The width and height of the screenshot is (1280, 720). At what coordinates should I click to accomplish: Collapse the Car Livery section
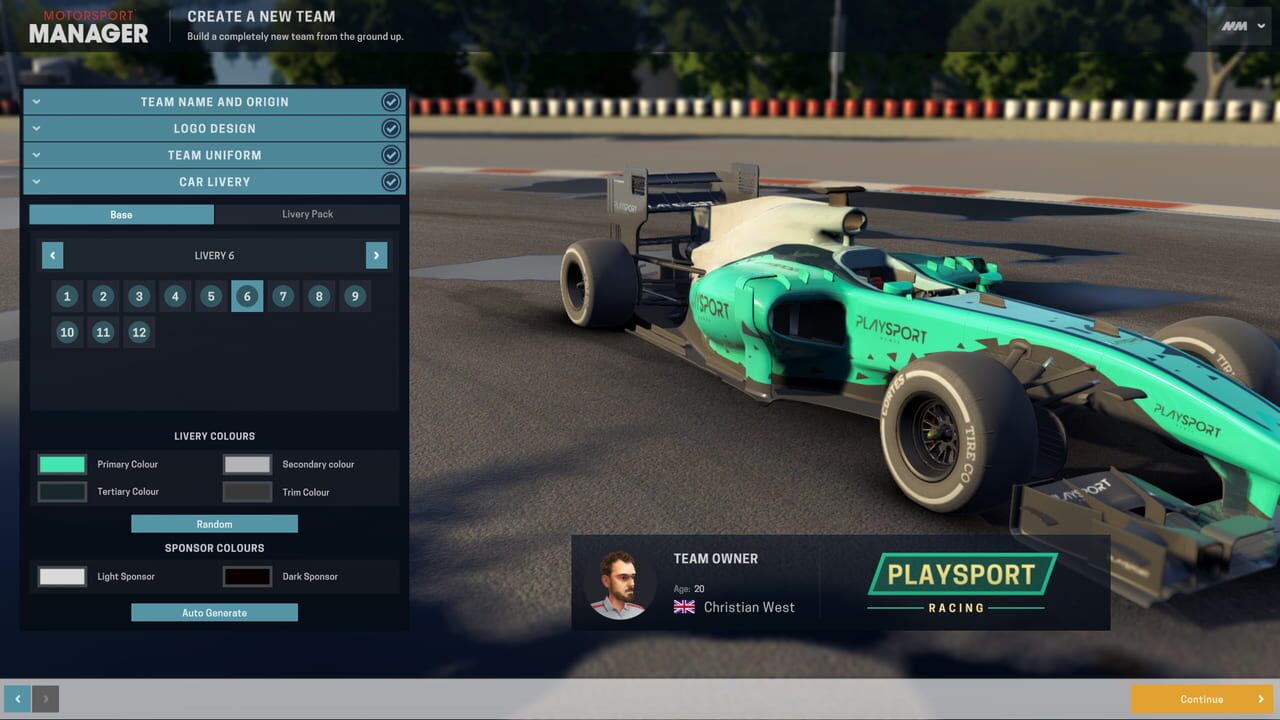[x=36, y=181]
